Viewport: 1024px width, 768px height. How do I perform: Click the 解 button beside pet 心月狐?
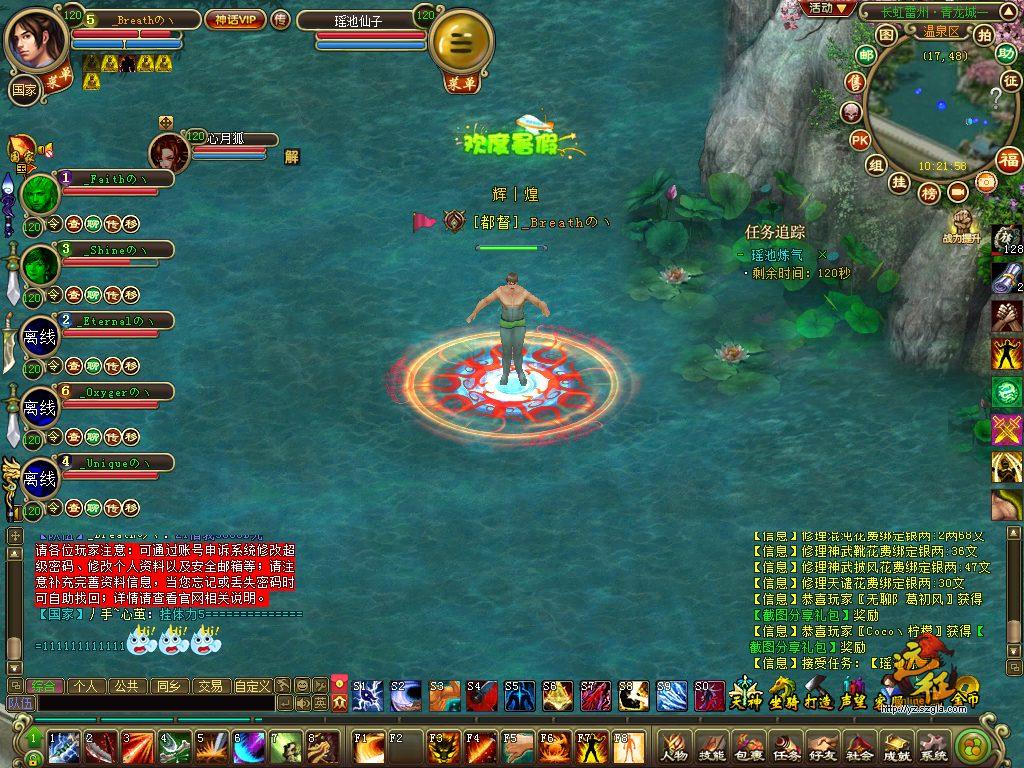tap(291, 156)
